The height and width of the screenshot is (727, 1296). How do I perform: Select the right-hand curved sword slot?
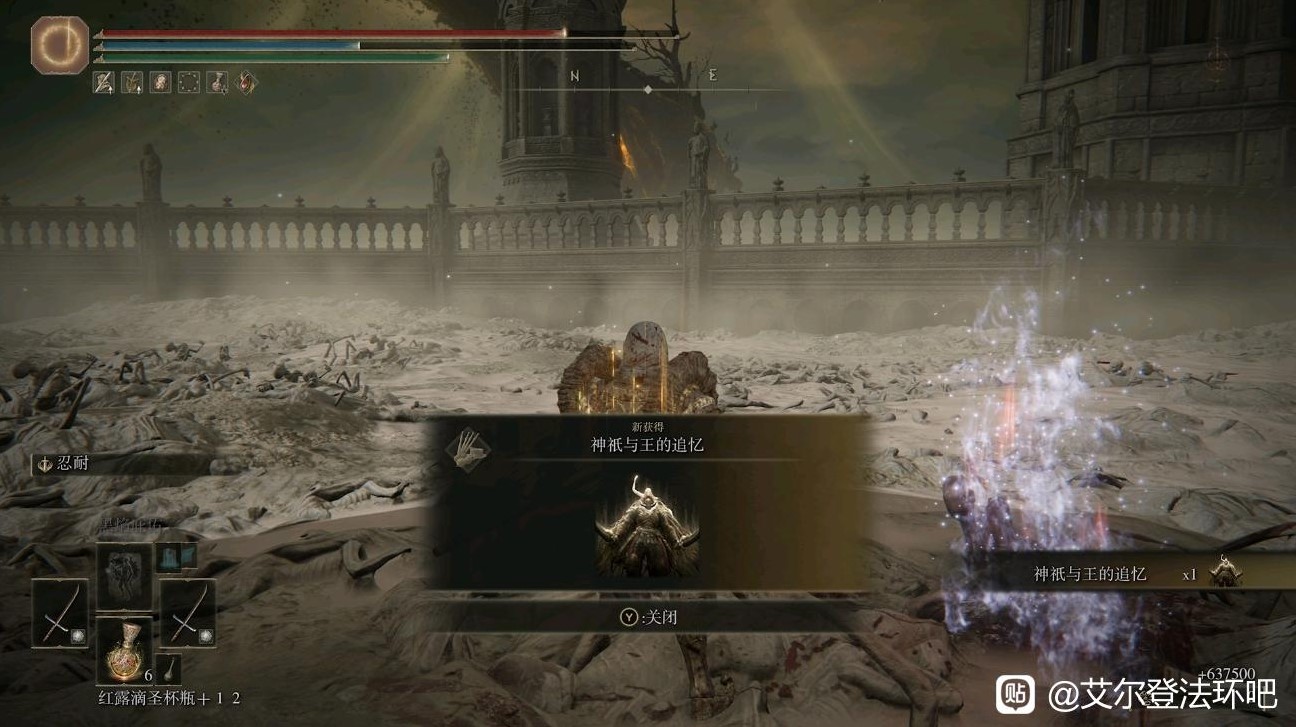(x=187, y=613)
